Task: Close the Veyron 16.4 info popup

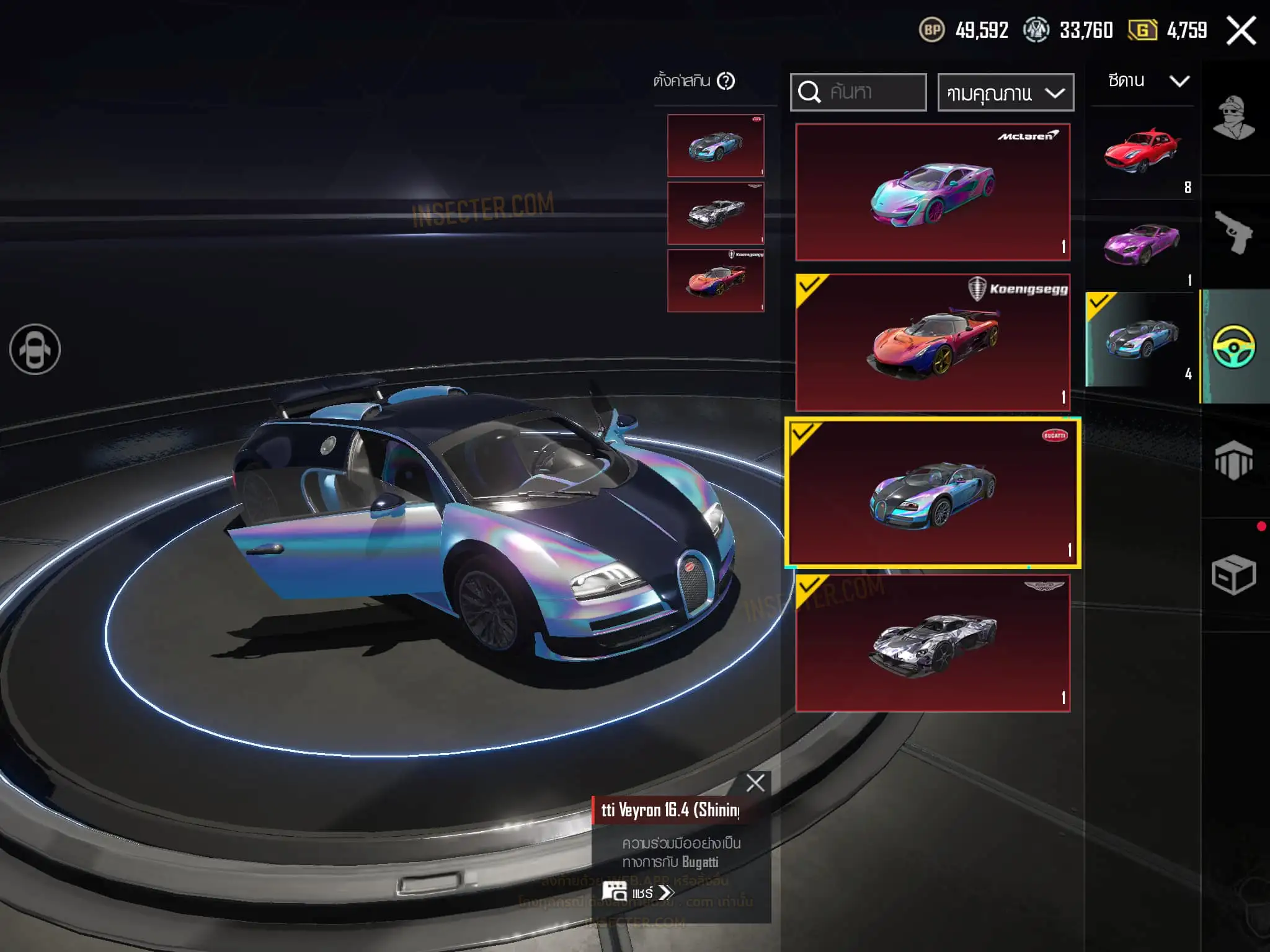Action: pyautogui.click(x=755, y=783)
